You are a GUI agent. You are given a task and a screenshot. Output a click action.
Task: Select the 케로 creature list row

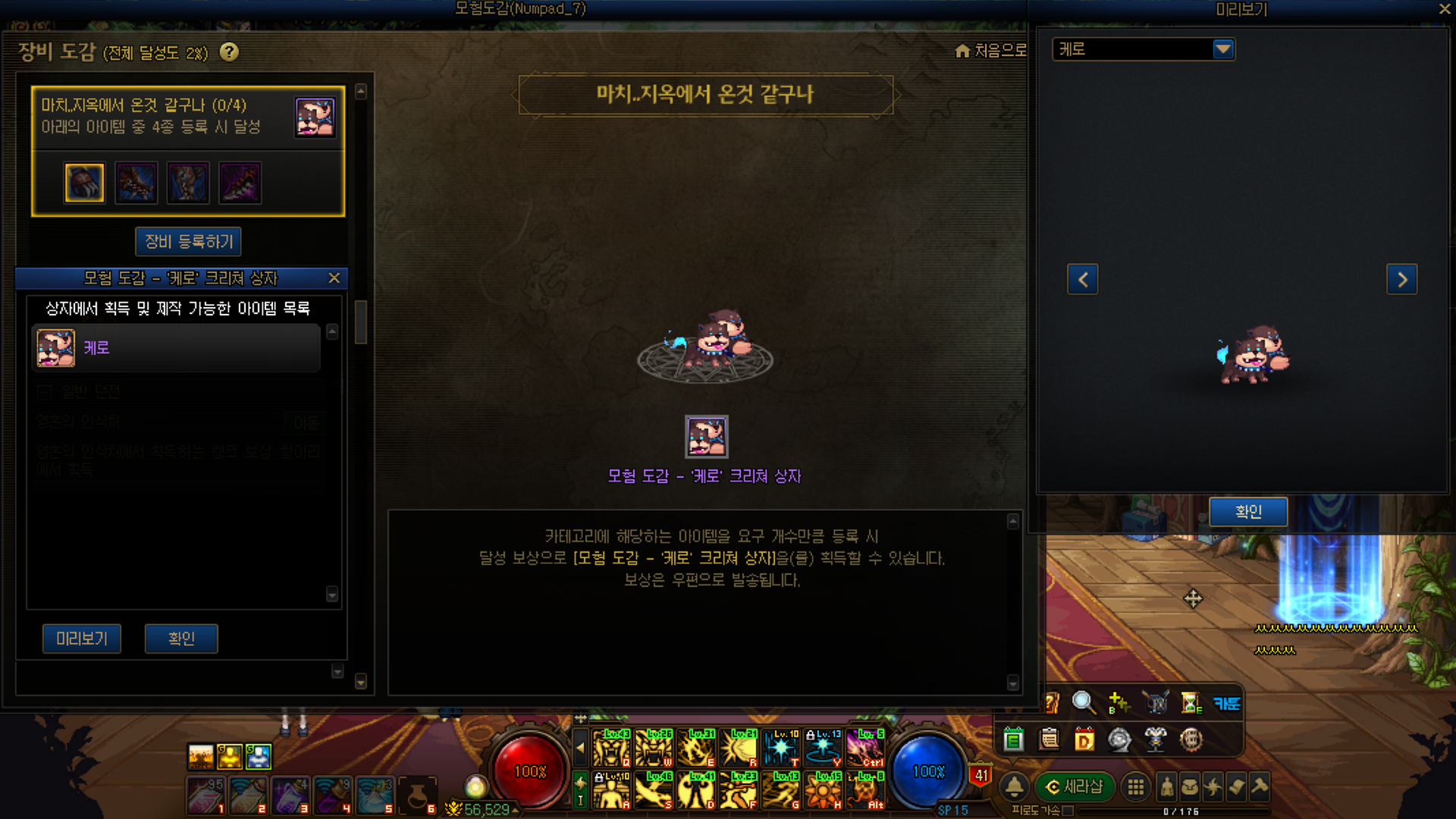[176, 348]
